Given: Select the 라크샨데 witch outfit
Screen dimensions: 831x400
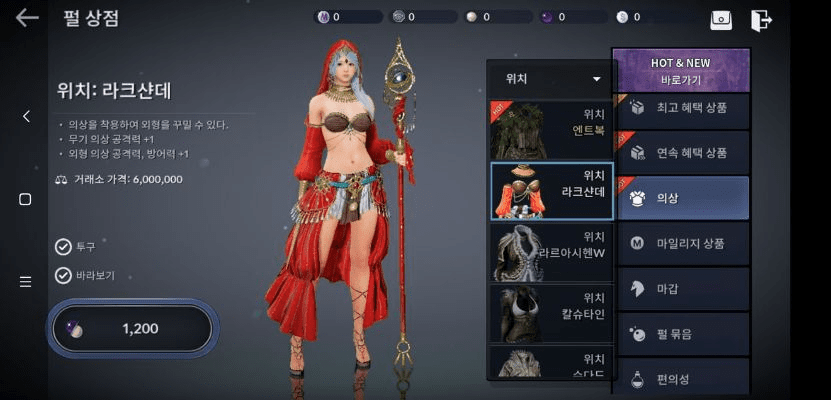Looking at the screenshot, I should click(552, 191).
